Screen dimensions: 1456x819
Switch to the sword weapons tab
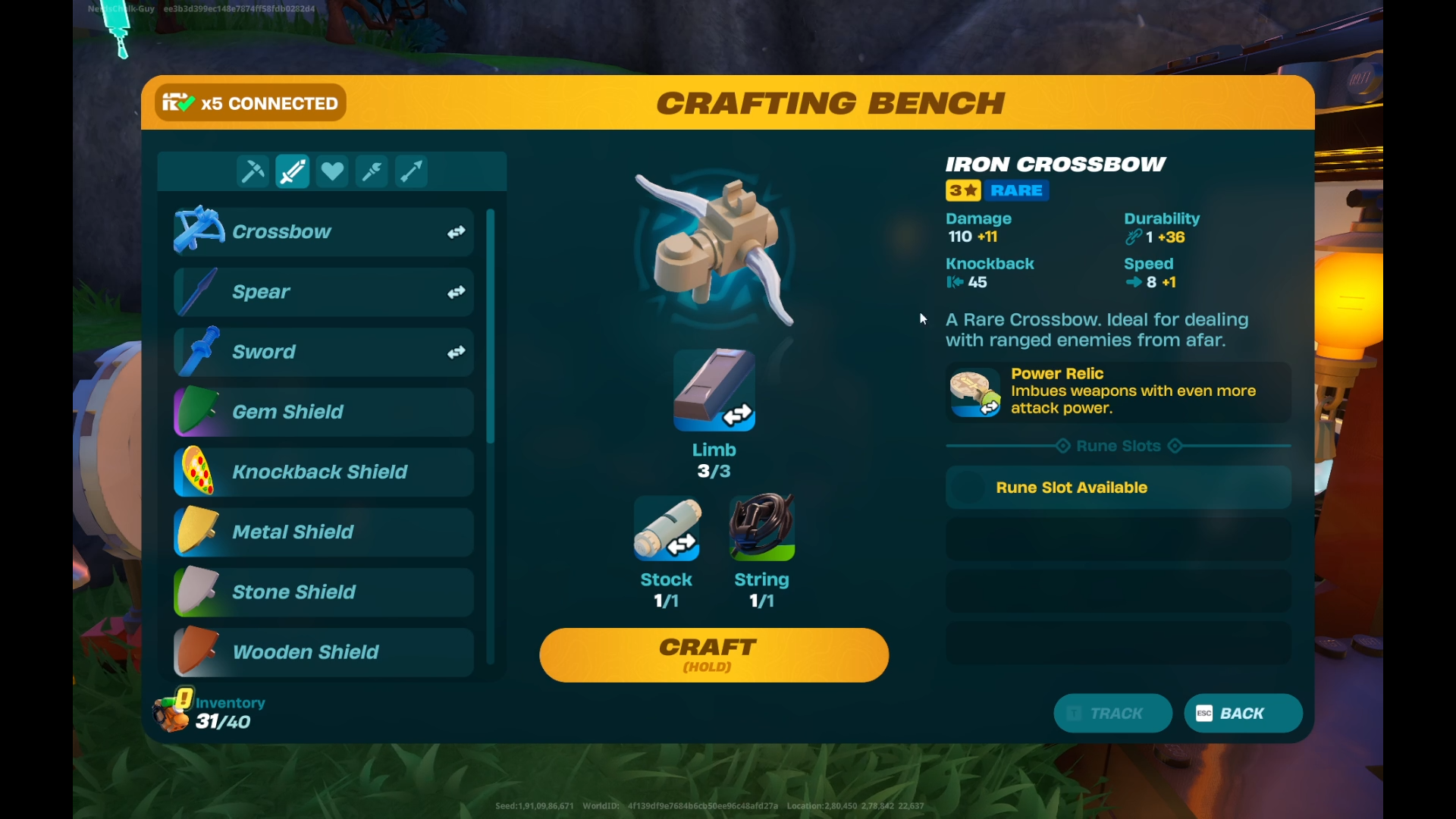point(292,171)
